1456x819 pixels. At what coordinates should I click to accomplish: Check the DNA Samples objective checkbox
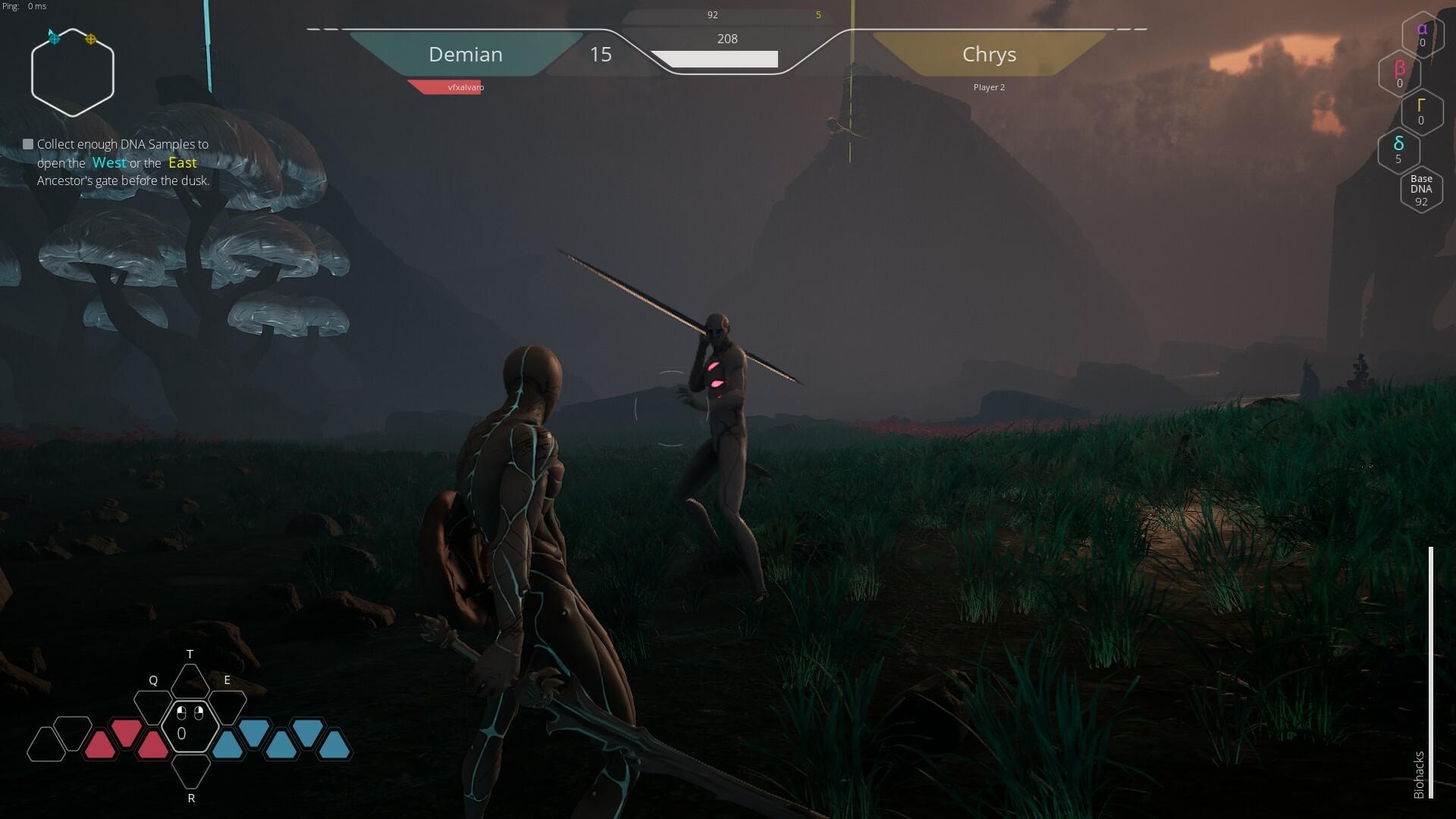[x=28, y=143]
